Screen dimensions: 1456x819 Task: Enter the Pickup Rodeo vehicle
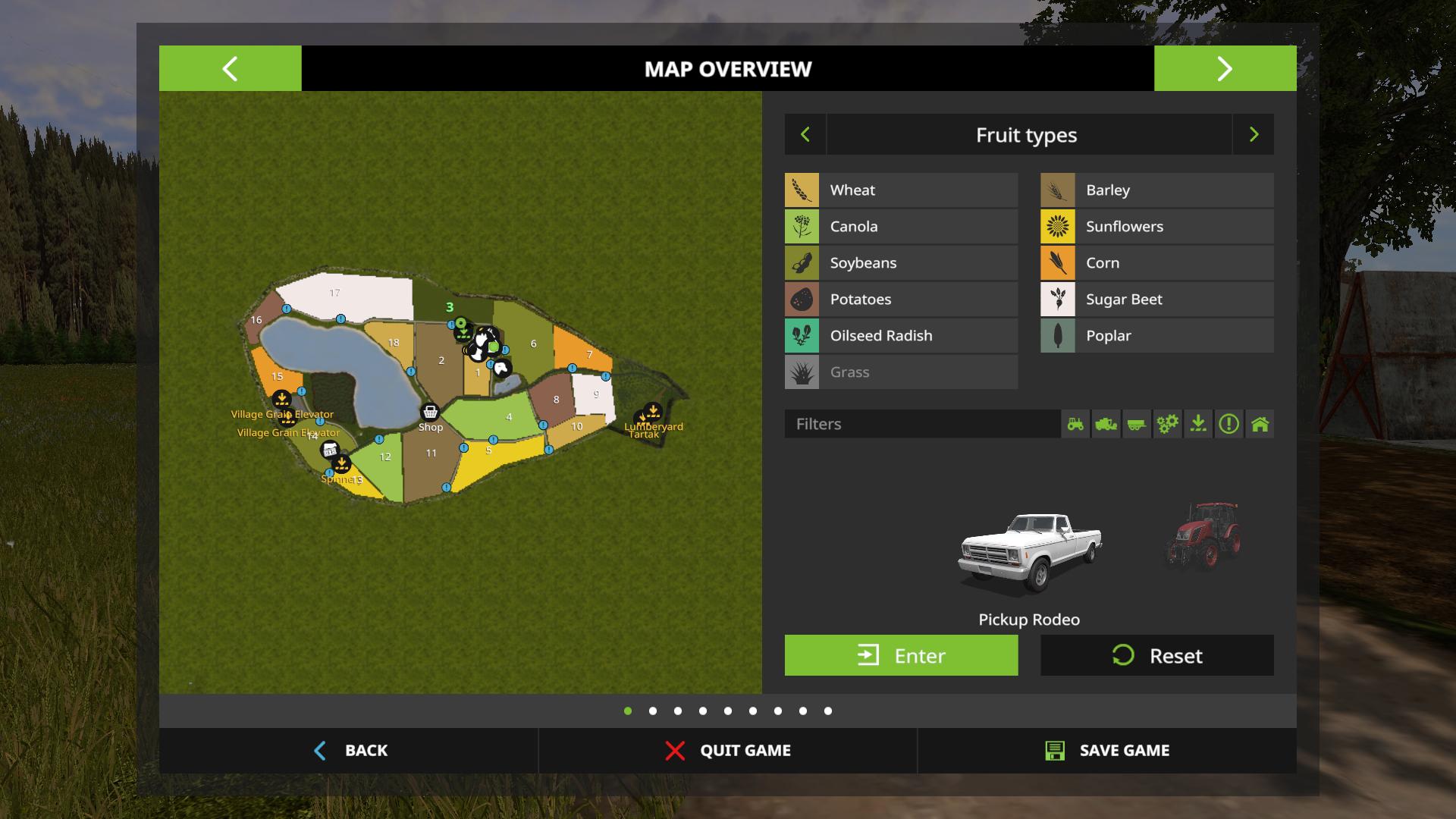(x=901, y=655)
